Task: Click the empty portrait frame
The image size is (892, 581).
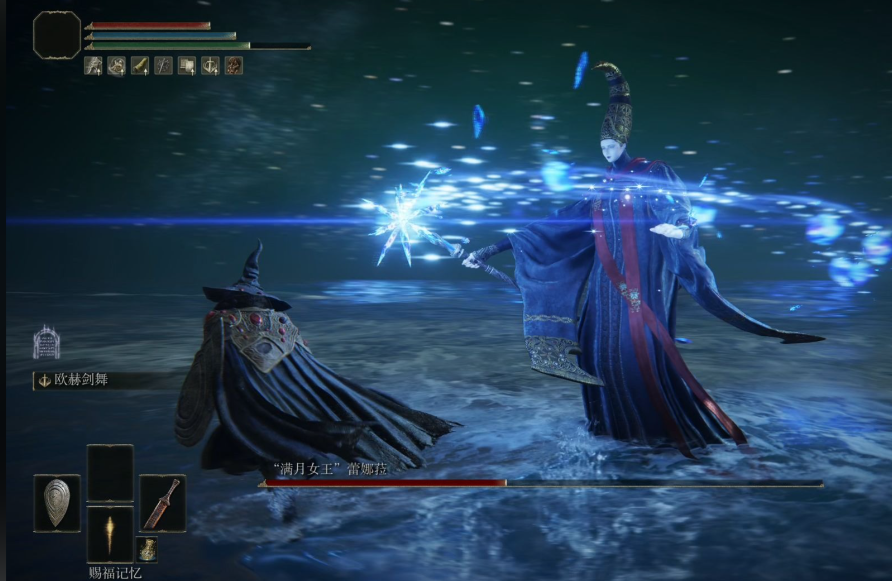Action: click(57, 35)
